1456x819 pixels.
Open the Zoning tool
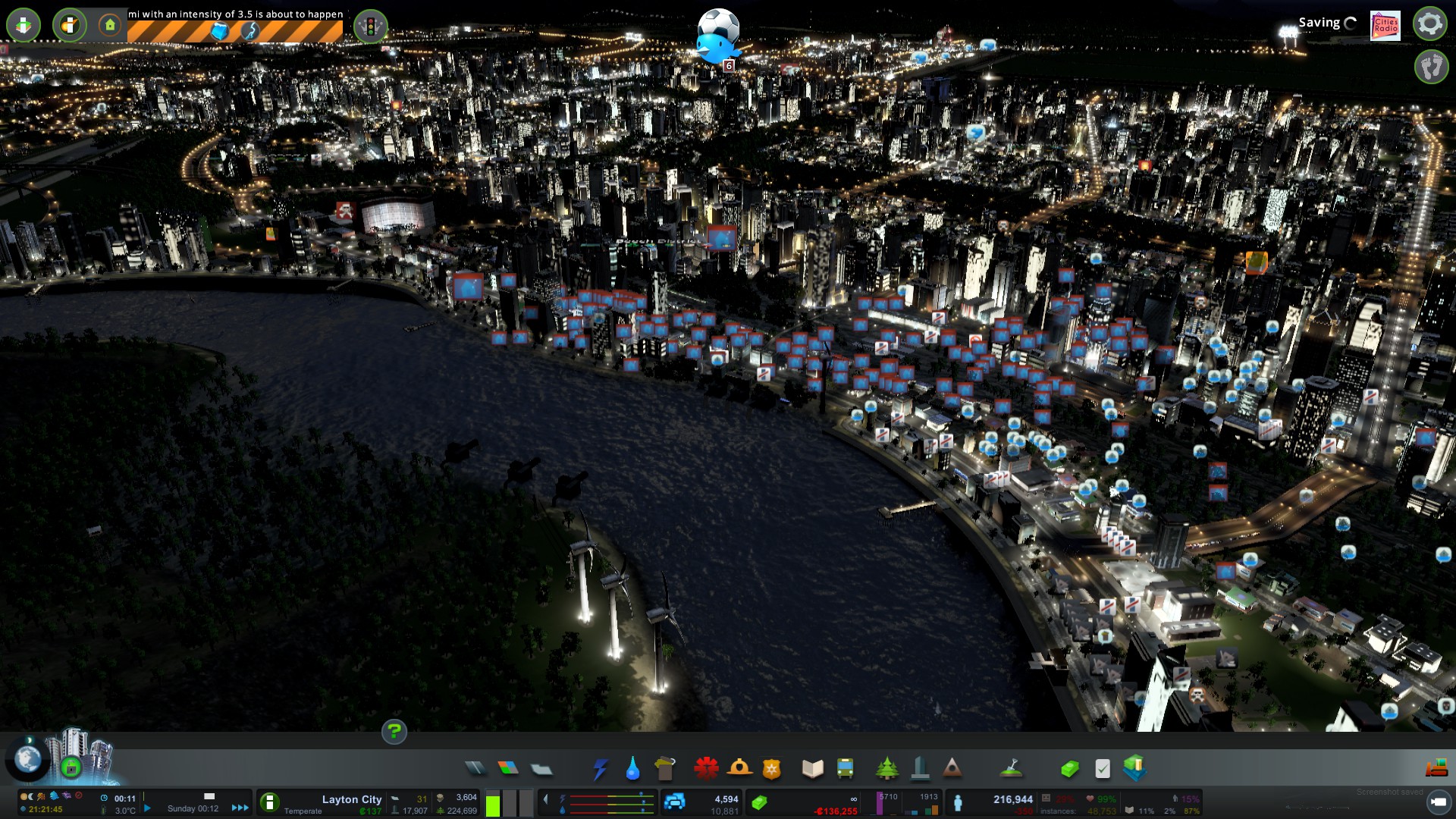[x=508, y=769]
